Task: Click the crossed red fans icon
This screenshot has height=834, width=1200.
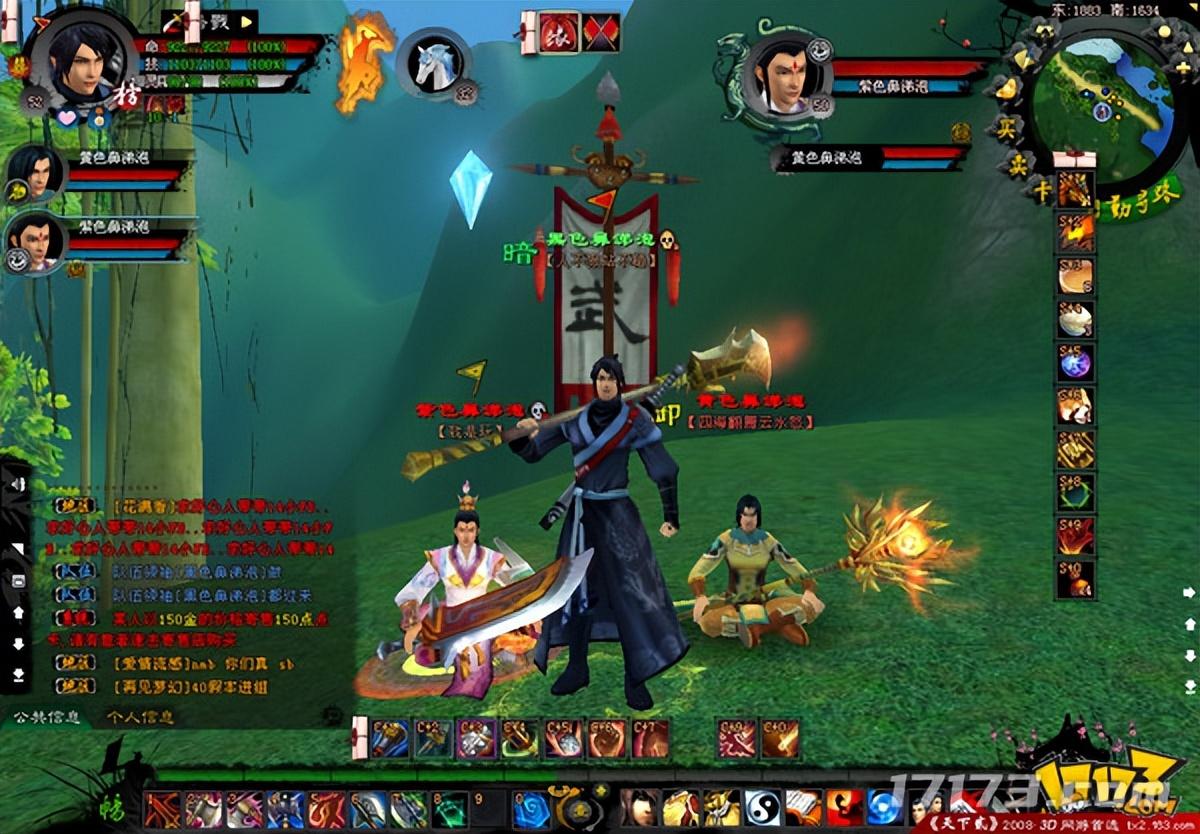Action: tap(601, 33)
